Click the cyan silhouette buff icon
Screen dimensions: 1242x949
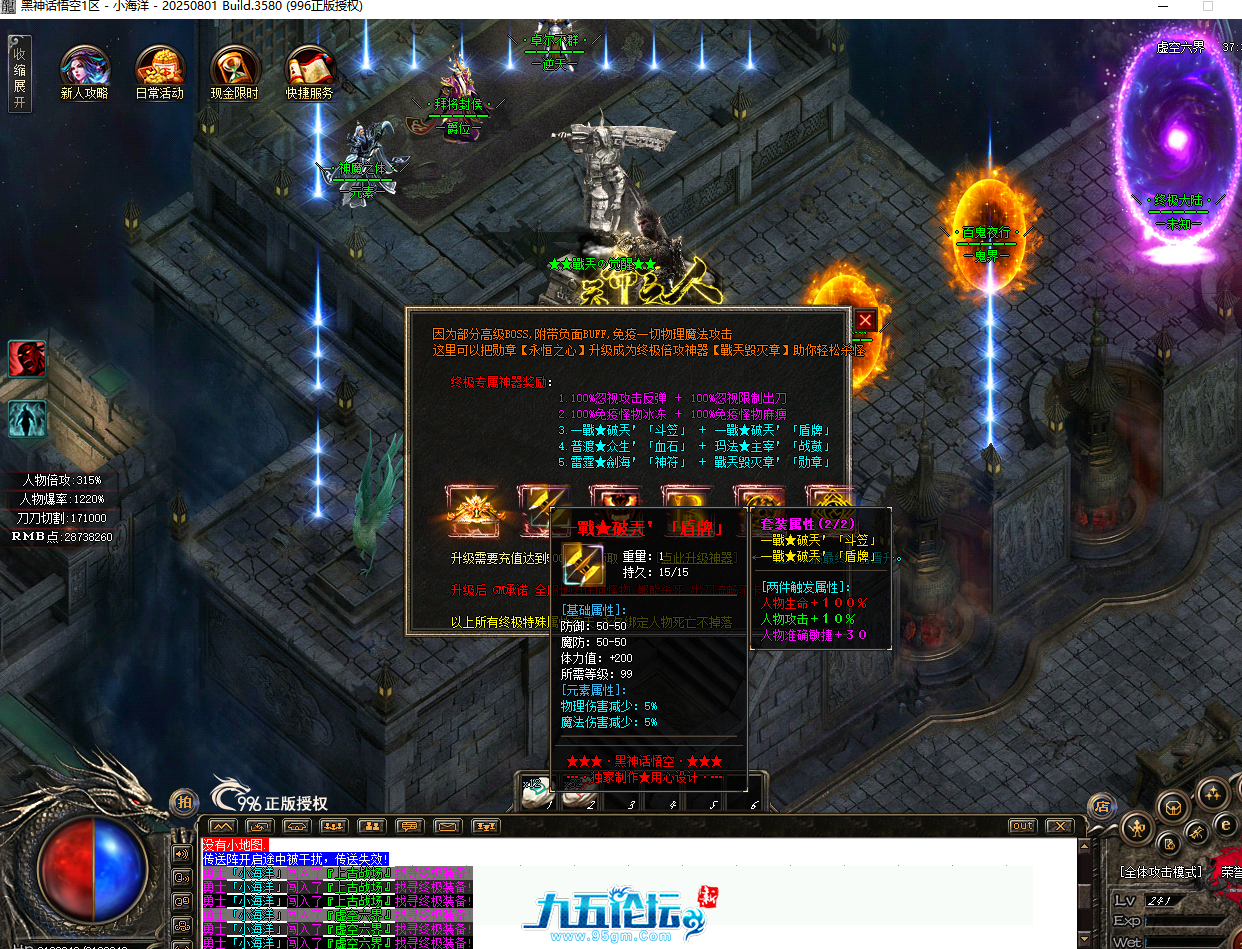(27, 418)
